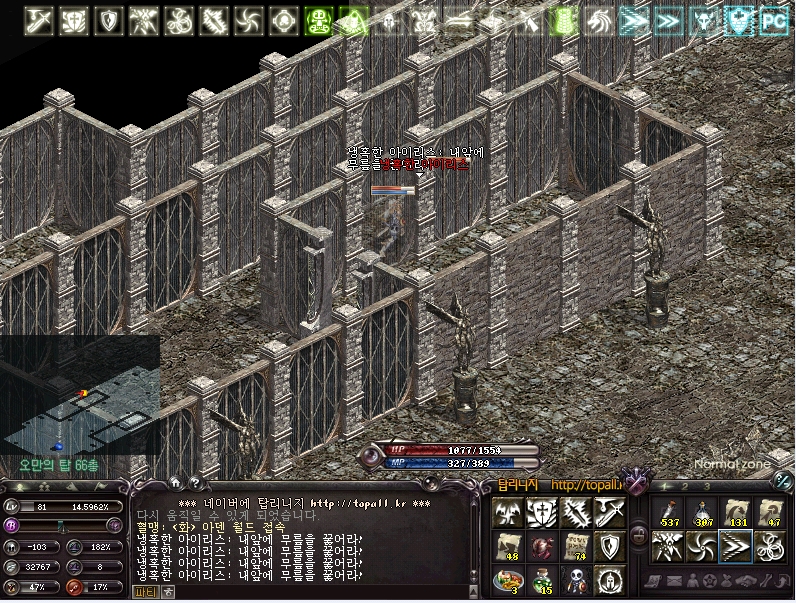The height and width of the screenshot is (603, 796).
Task: Use the scroll stack showing 131
Action: (x=736, y=512)
